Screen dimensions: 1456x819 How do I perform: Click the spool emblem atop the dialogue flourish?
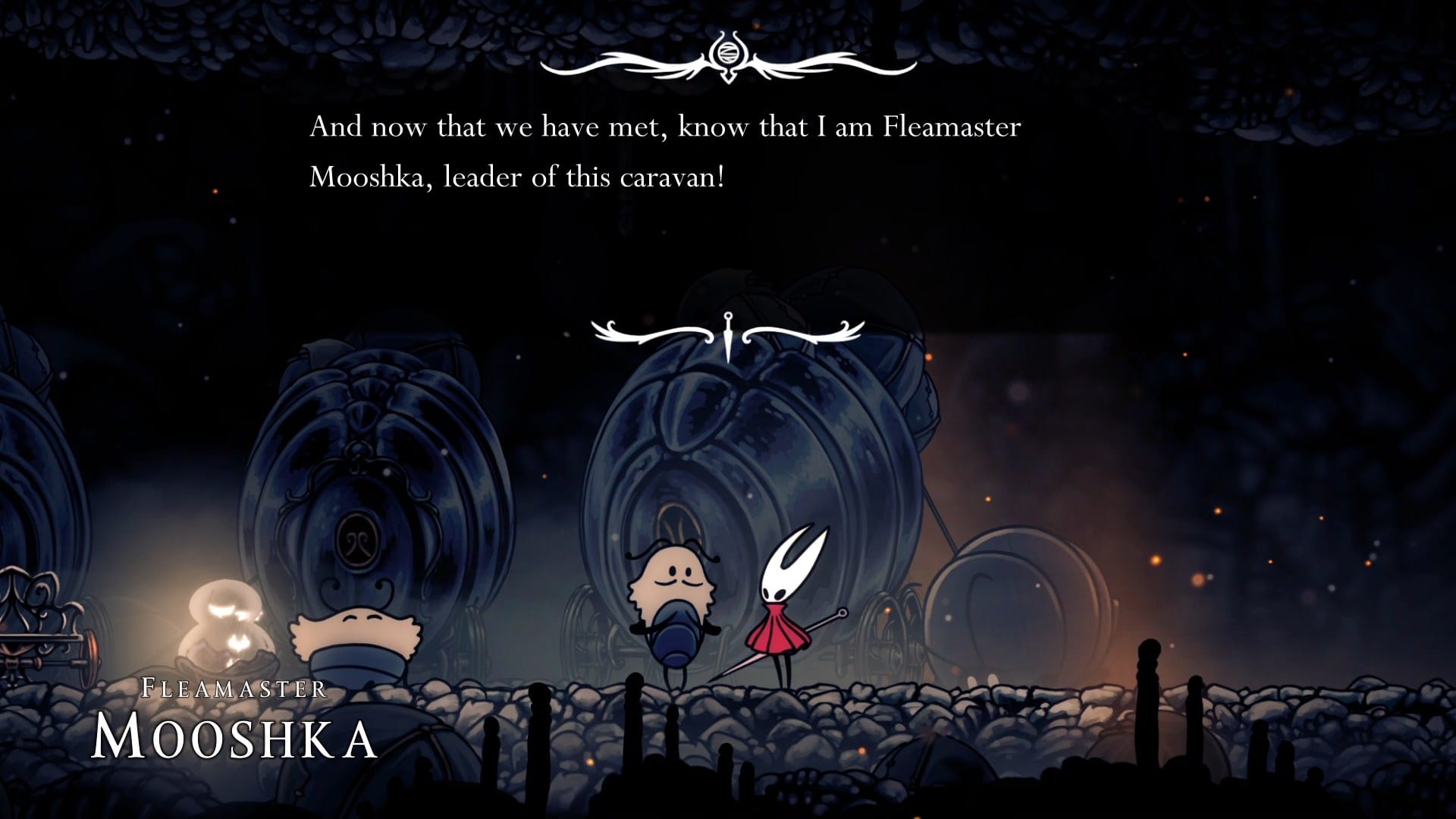[x=730, y=53]
